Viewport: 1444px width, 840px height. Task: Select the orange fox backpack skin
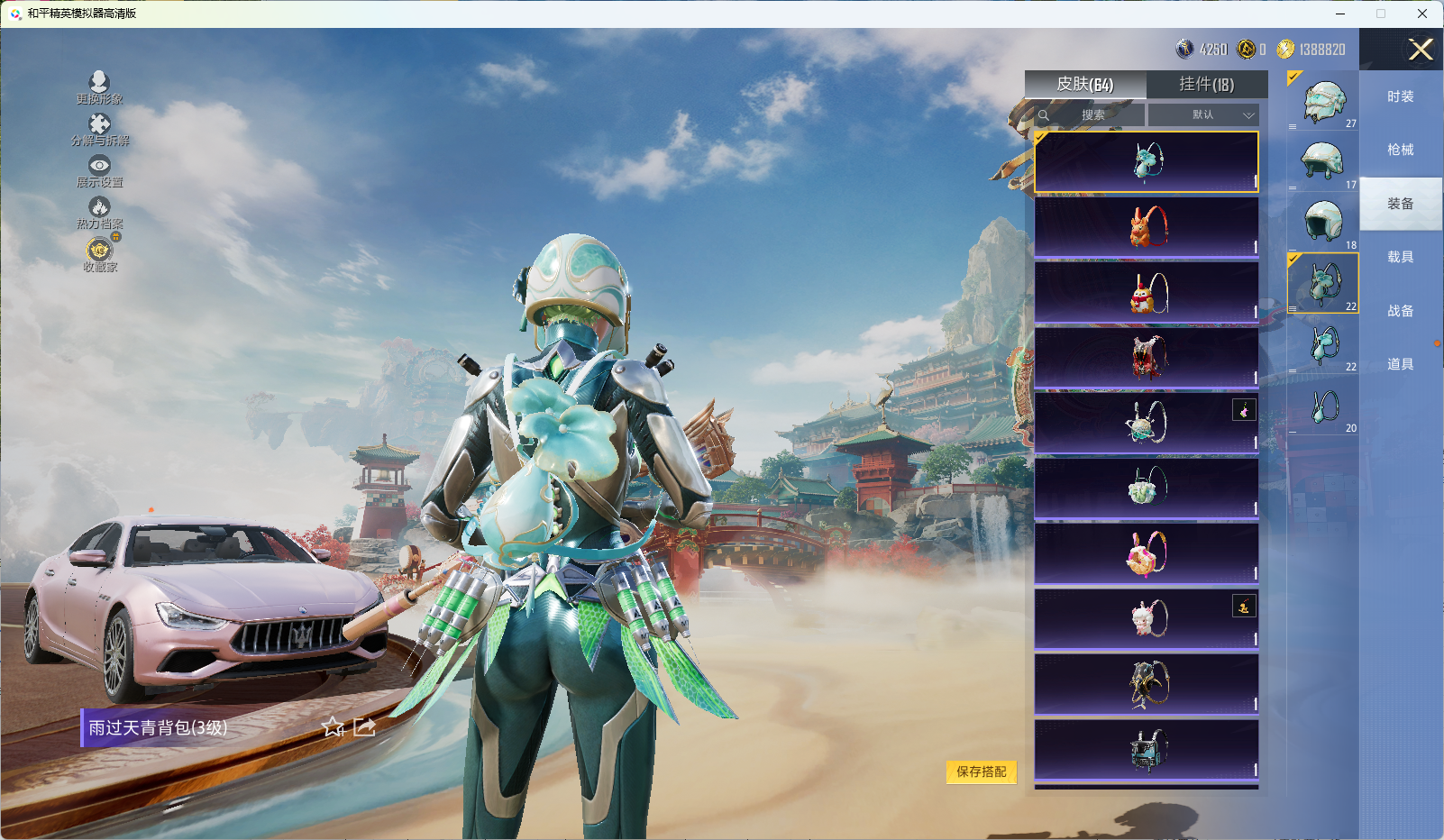[x=1146, y=227]
